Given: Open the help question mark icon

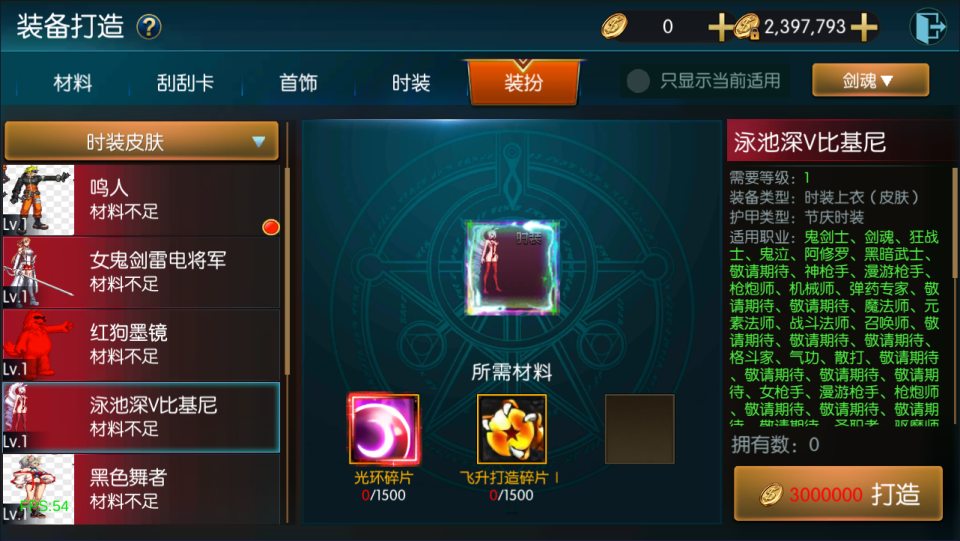Looking at the screenshot, I should point(149,27).
